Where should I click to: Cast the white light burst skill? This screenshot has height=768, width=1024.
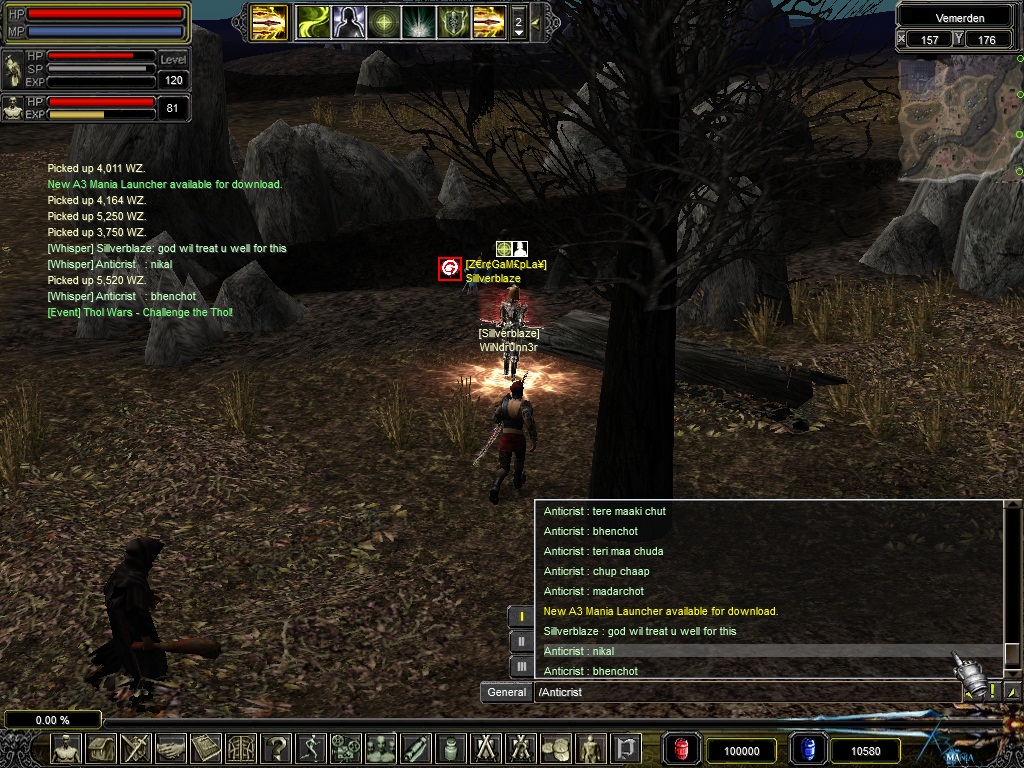(419, 21)
